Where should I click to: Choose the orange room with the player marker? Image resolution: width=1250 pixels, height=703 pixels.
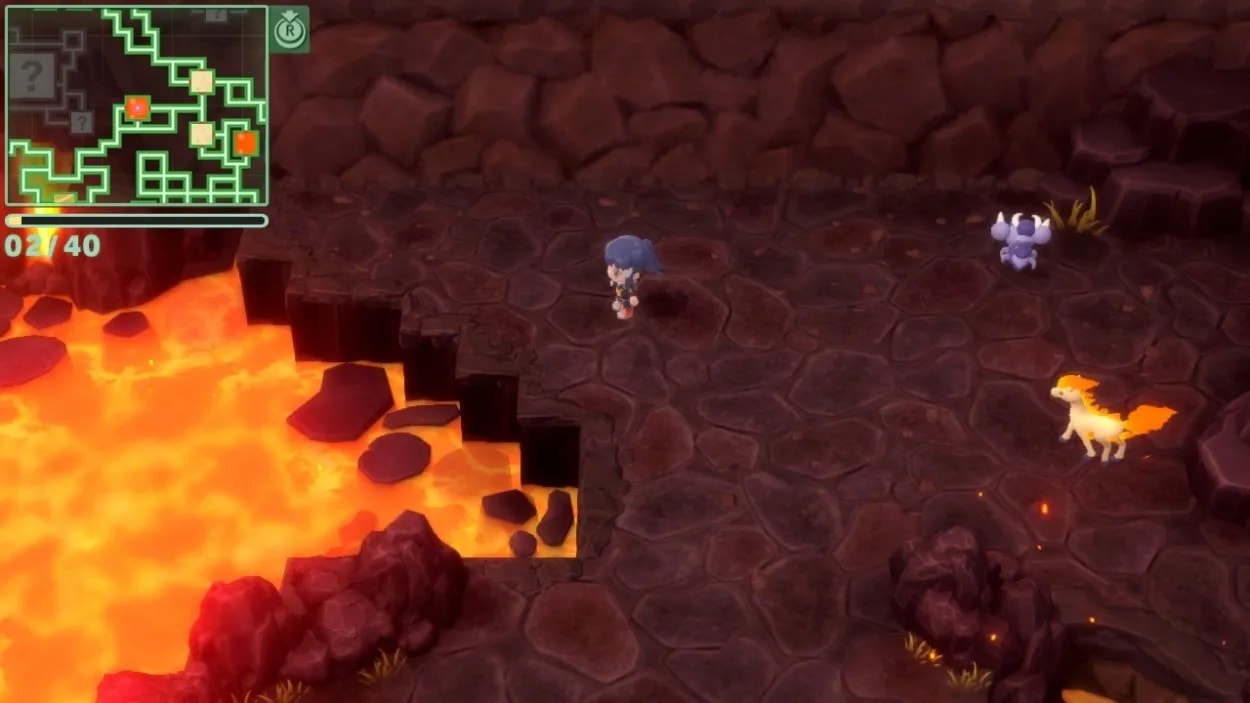coord(137,107)
